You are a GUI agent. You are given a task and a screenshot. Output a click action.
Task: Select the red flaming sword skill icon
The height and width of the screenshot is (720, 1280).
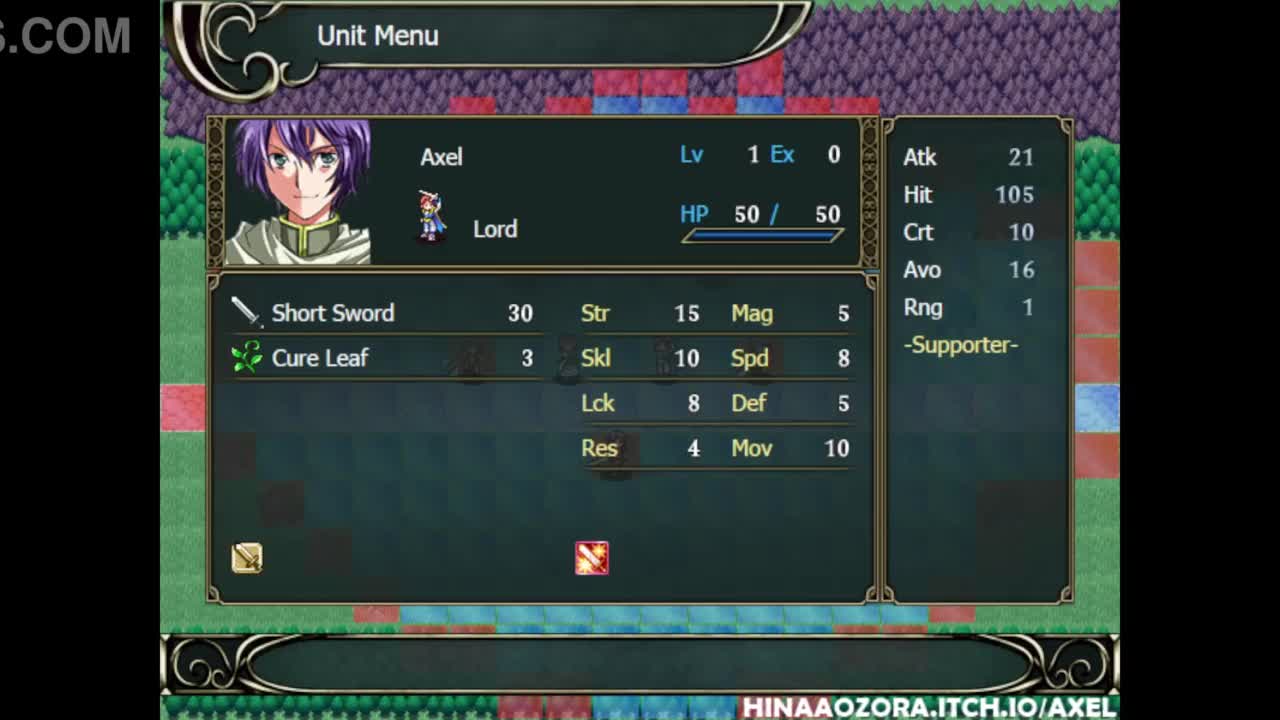[592, 558]
